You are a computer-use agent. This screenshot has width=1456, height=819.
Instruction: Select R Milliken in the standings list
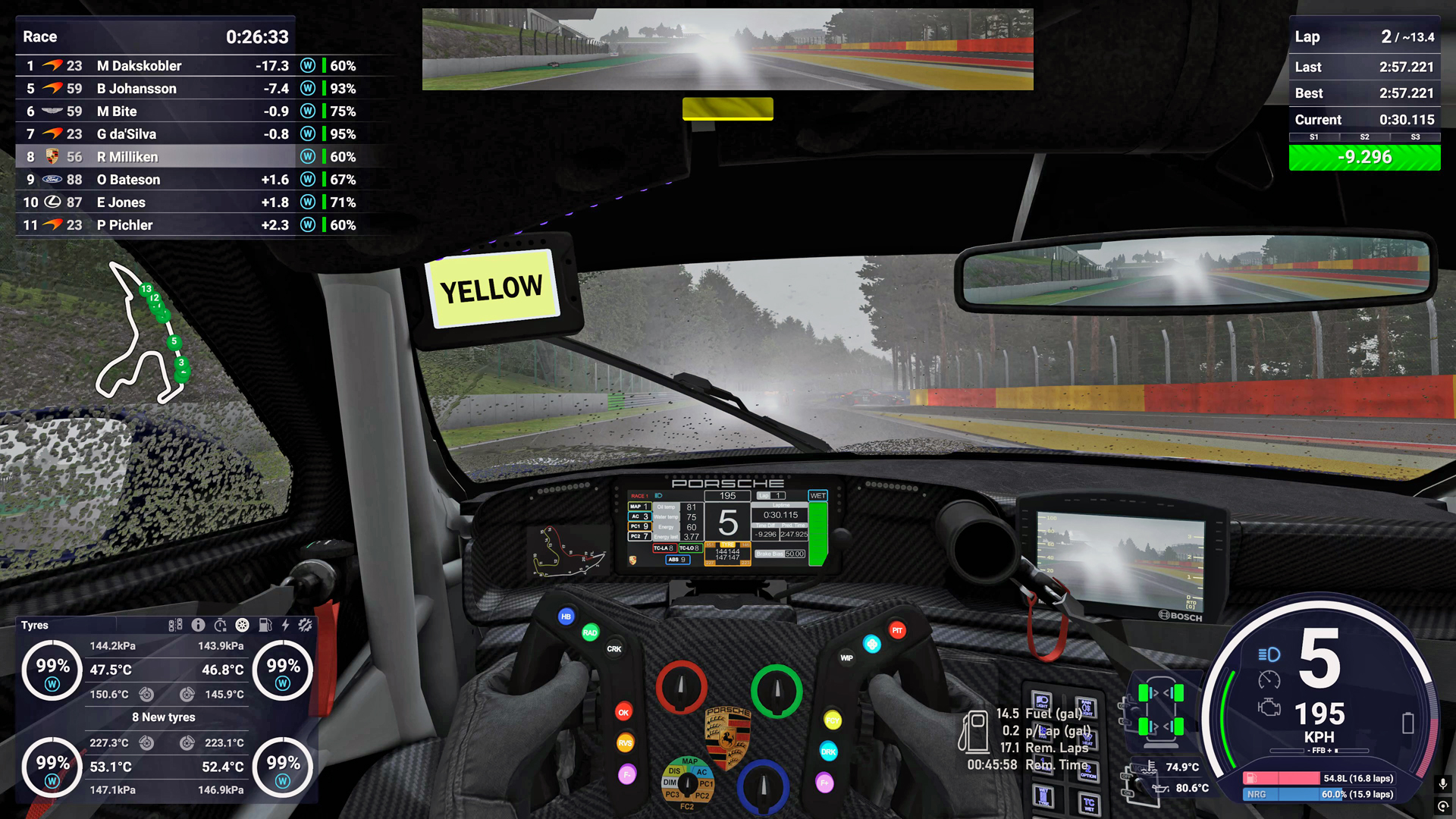[127, 157]
